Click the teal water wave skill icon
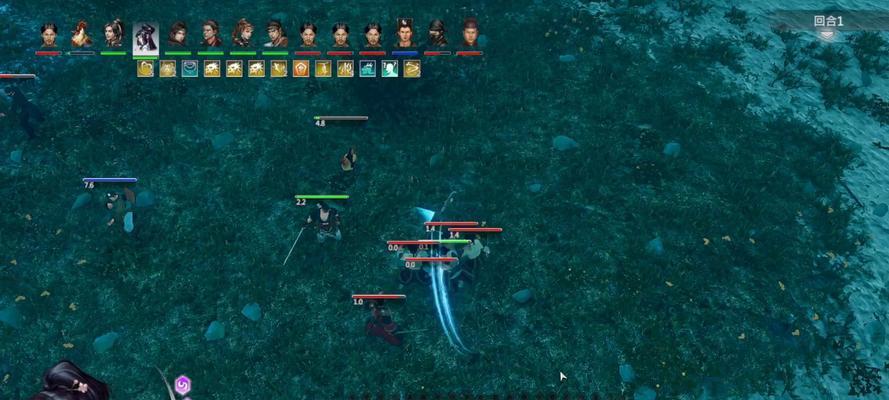The width and height of the screenshot is (889, 400). point(367,69)
